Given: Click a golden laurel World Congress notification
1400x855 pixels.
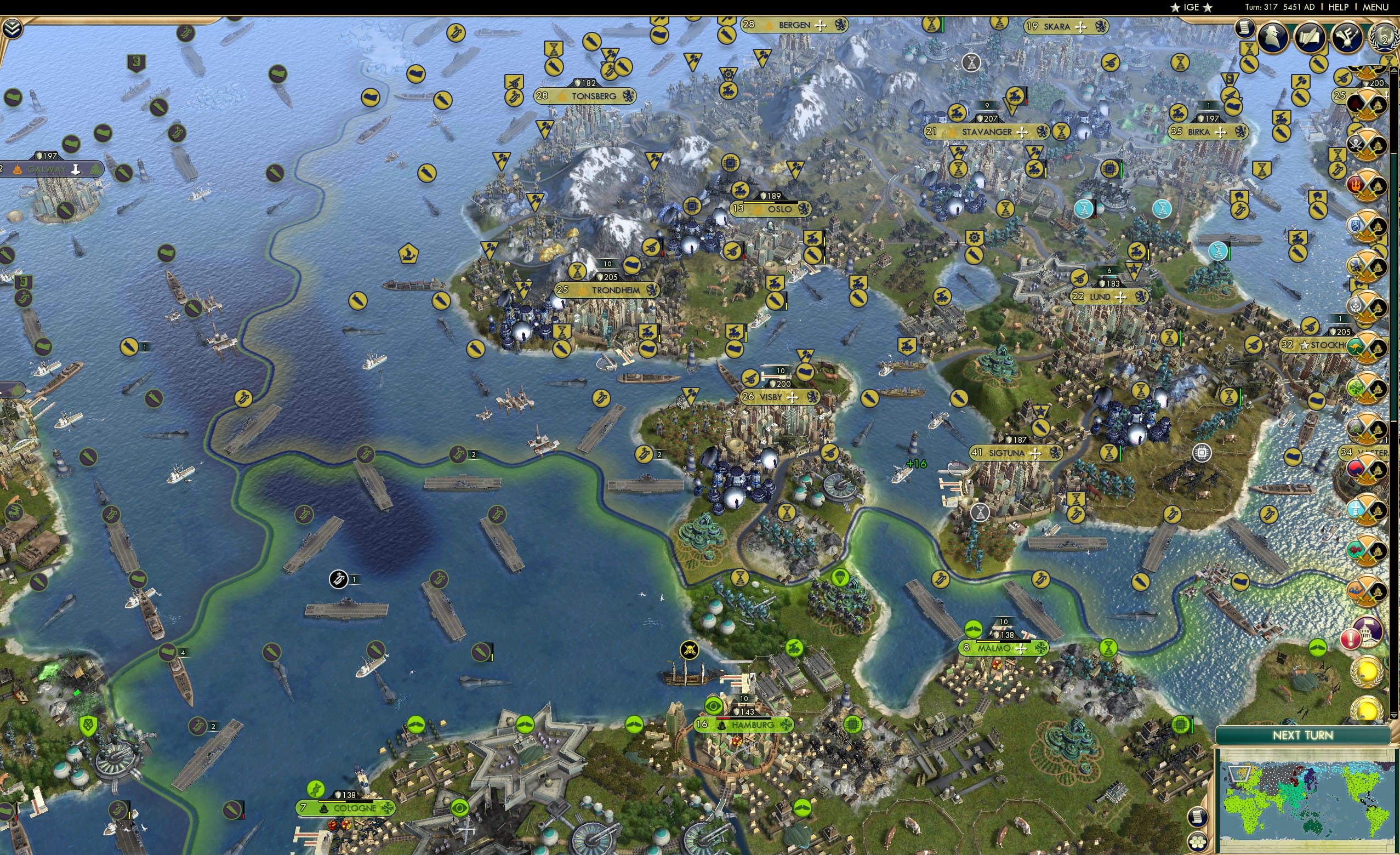Looking at the screenshot, I should 1367,672.
